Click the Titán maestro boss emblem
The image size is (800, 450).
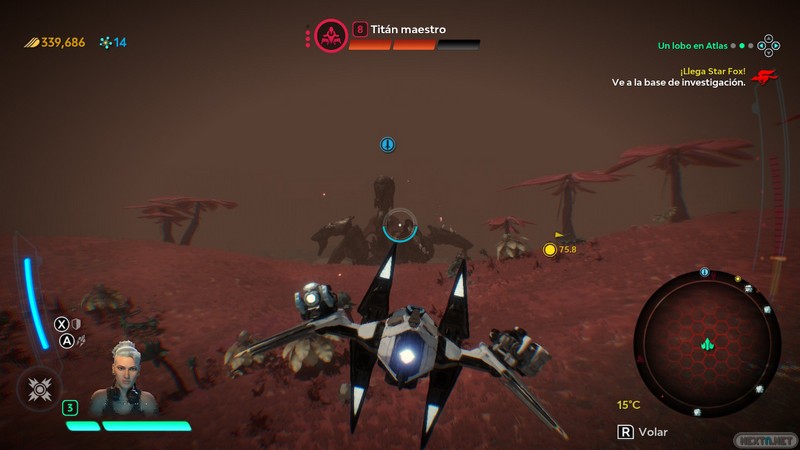[x=331, y=36]
